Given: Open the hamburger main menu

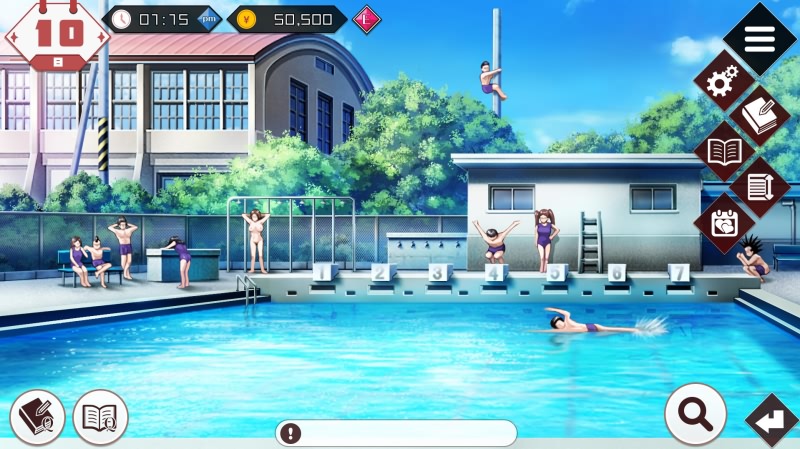Looking at the screenshot, I should pos(760,38).
